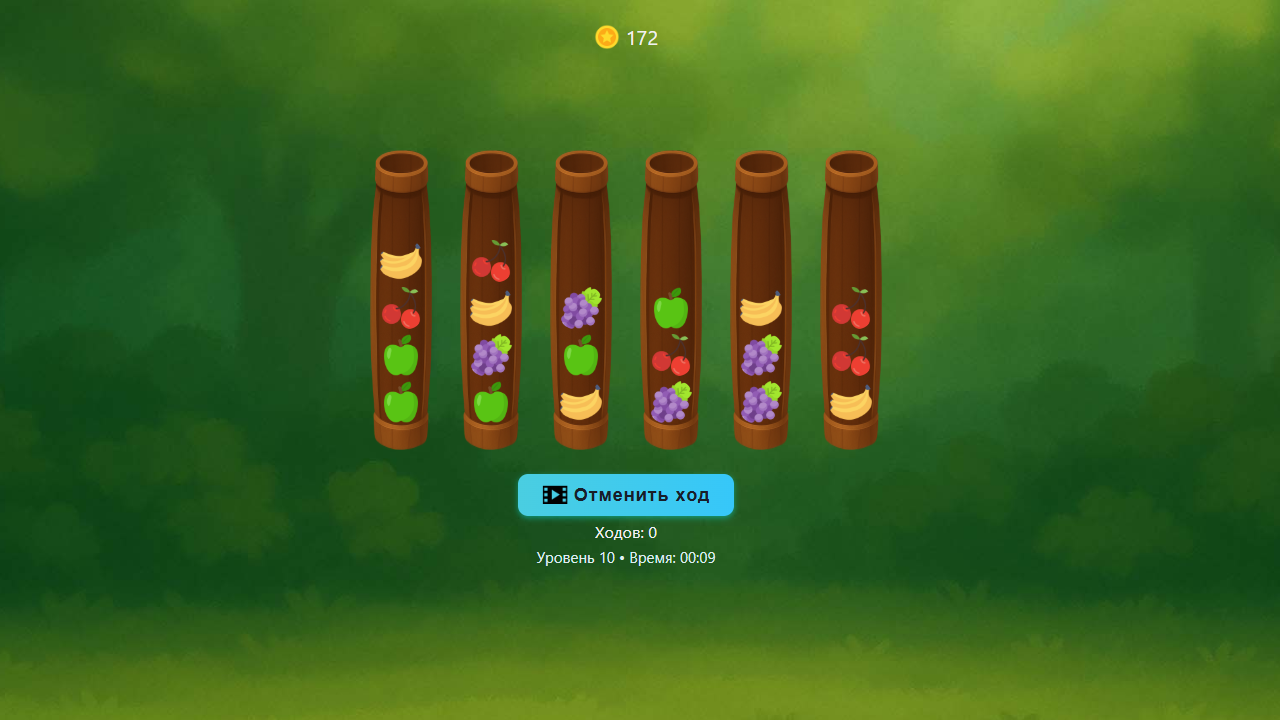This screenshot has height=720, width=1280.
Task: Click the Уровень 10 • Время status text
Action: point(625,557)
